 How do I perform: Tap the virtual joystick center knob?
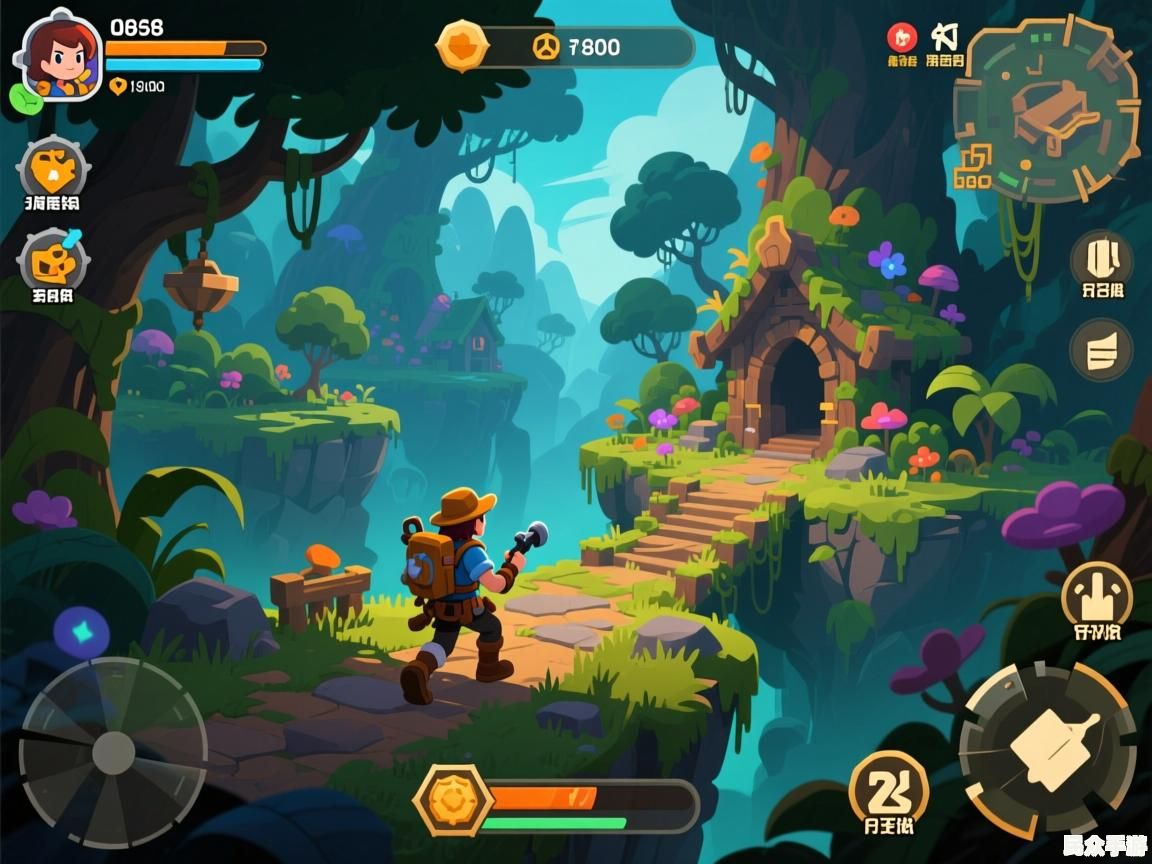tap(113, 753)
